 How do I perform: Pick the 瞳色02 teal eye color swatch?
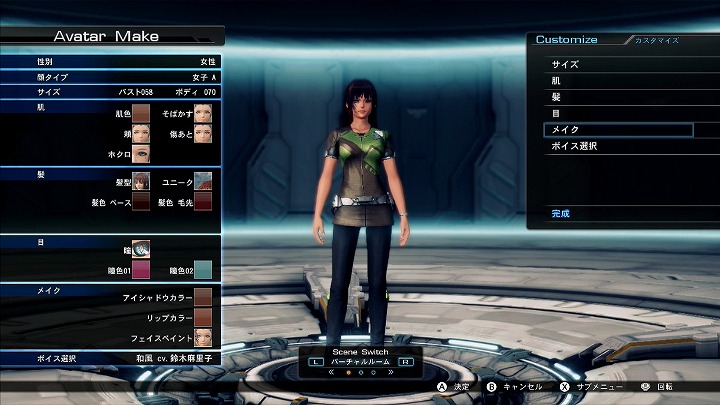click(x=203, y=269)
